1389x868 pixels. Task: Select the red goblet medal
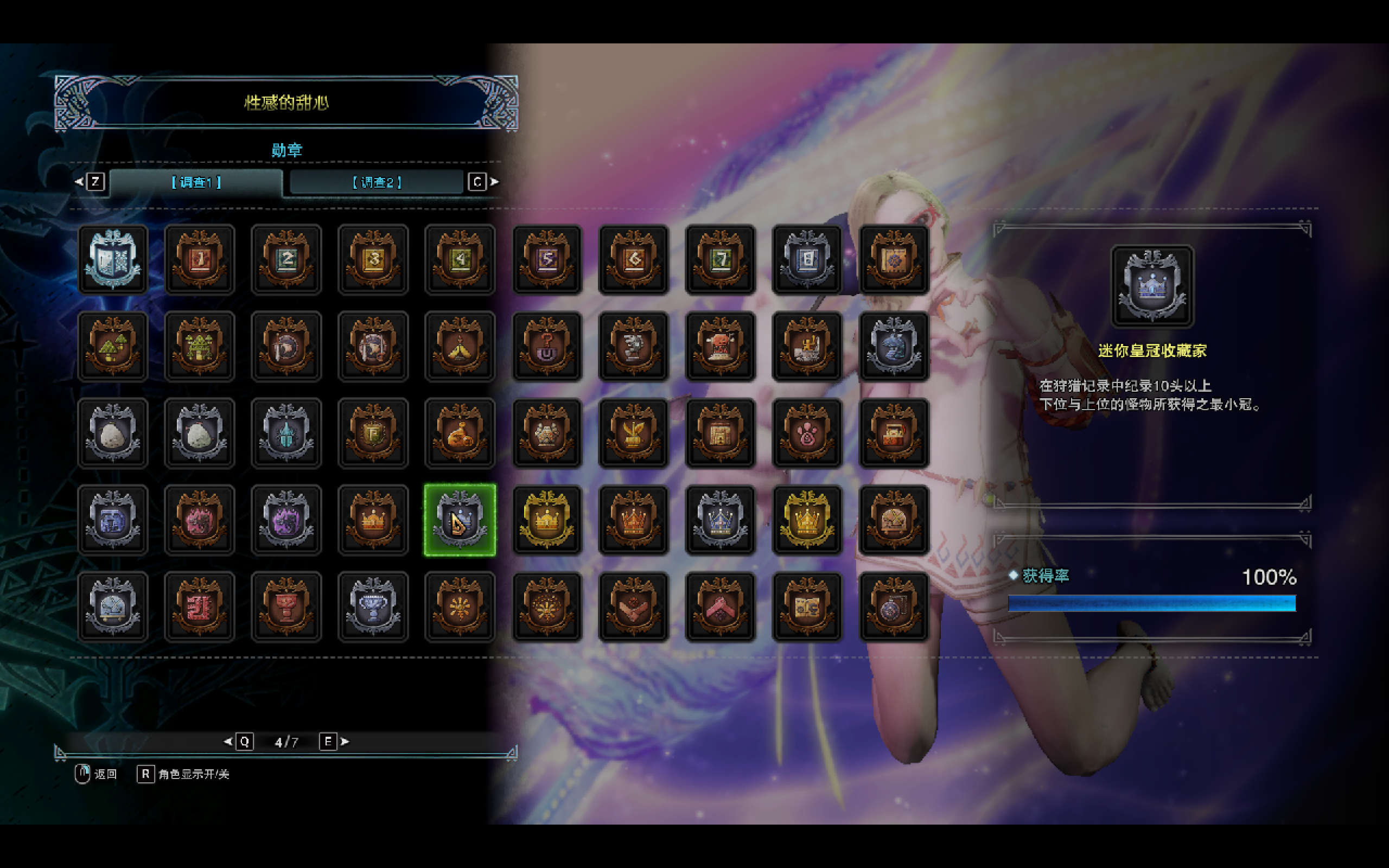click(286, 606)
